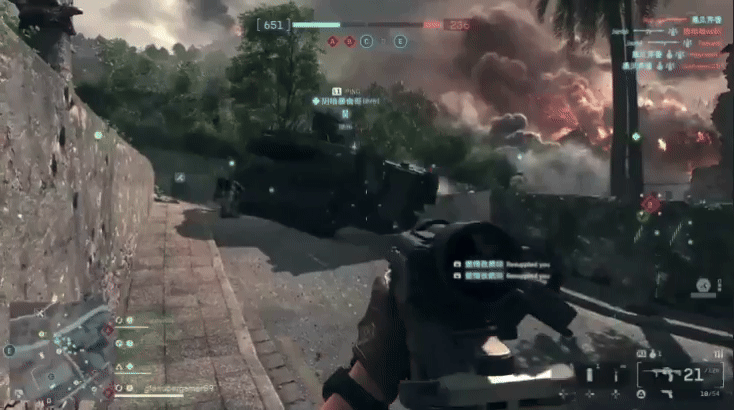This screenshot has height=410, width=734.
Task: Select objective flag A in the capture bar
Action: point(332,41)
